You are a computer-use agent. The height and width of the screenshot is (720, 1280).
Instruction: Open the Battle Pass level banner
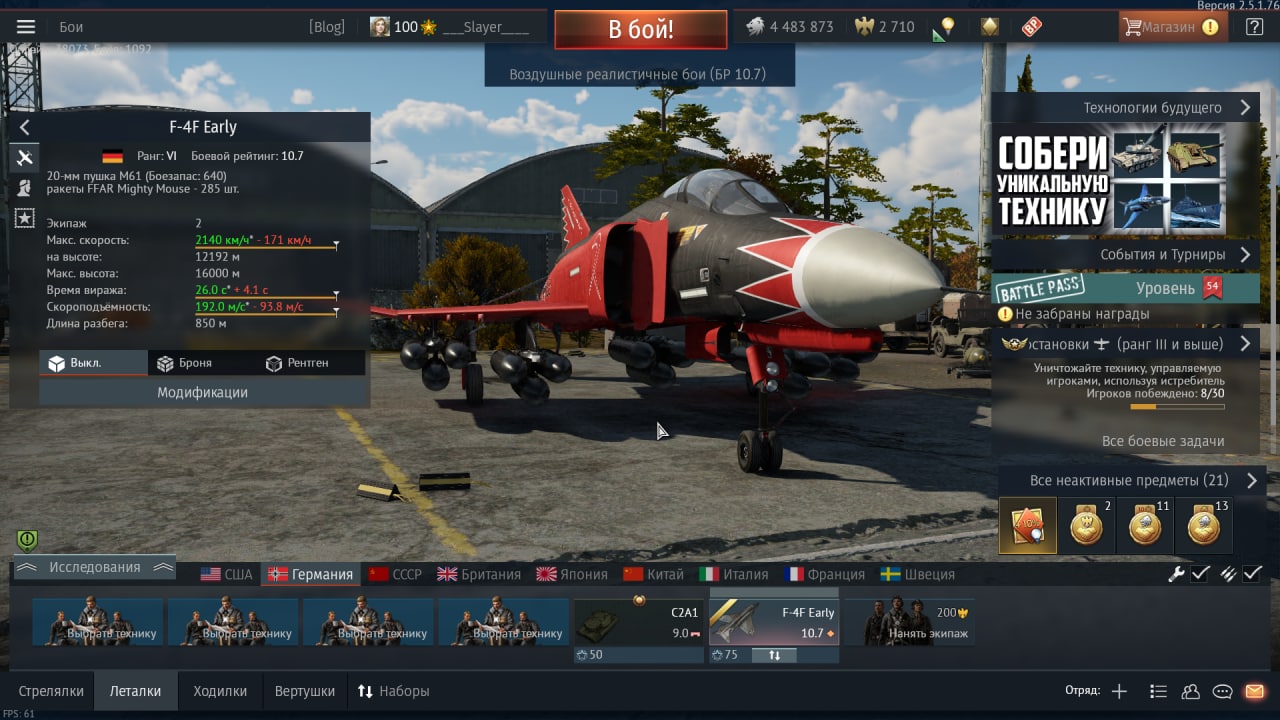pyautogui.click(x=1126, y=289)
